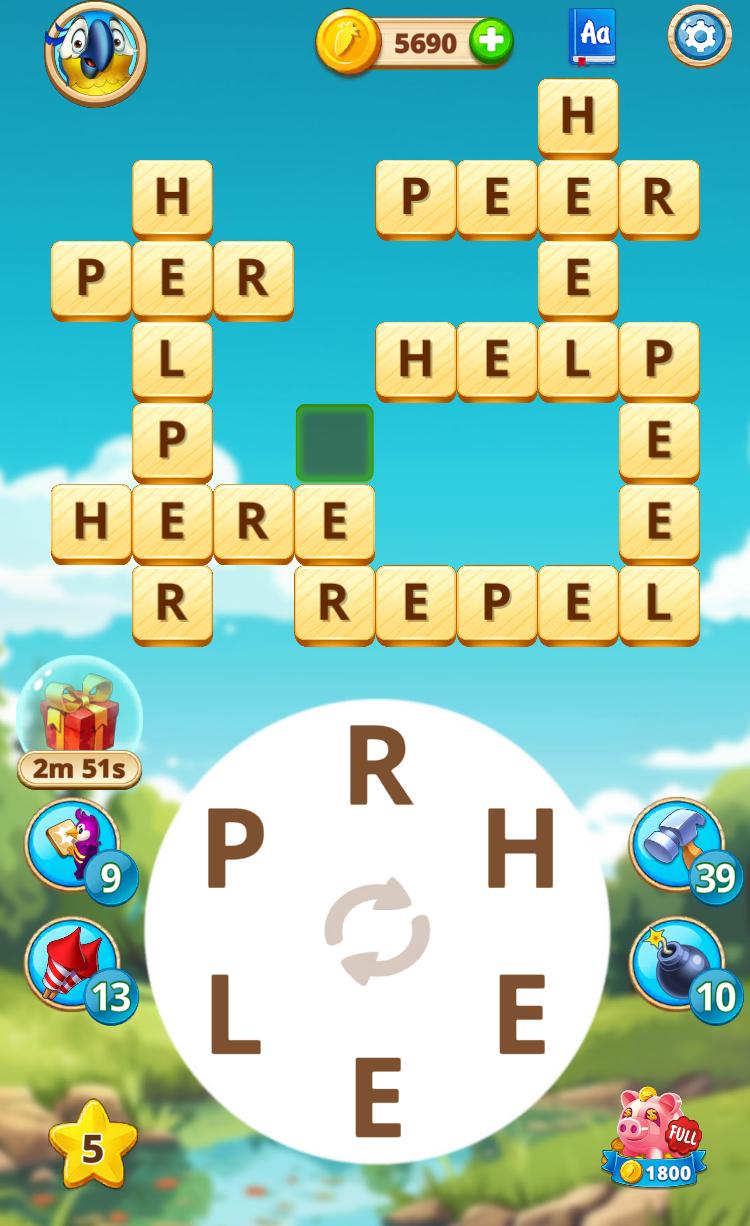
Task: Open the gear settings menu
Action: coord(699,37)
